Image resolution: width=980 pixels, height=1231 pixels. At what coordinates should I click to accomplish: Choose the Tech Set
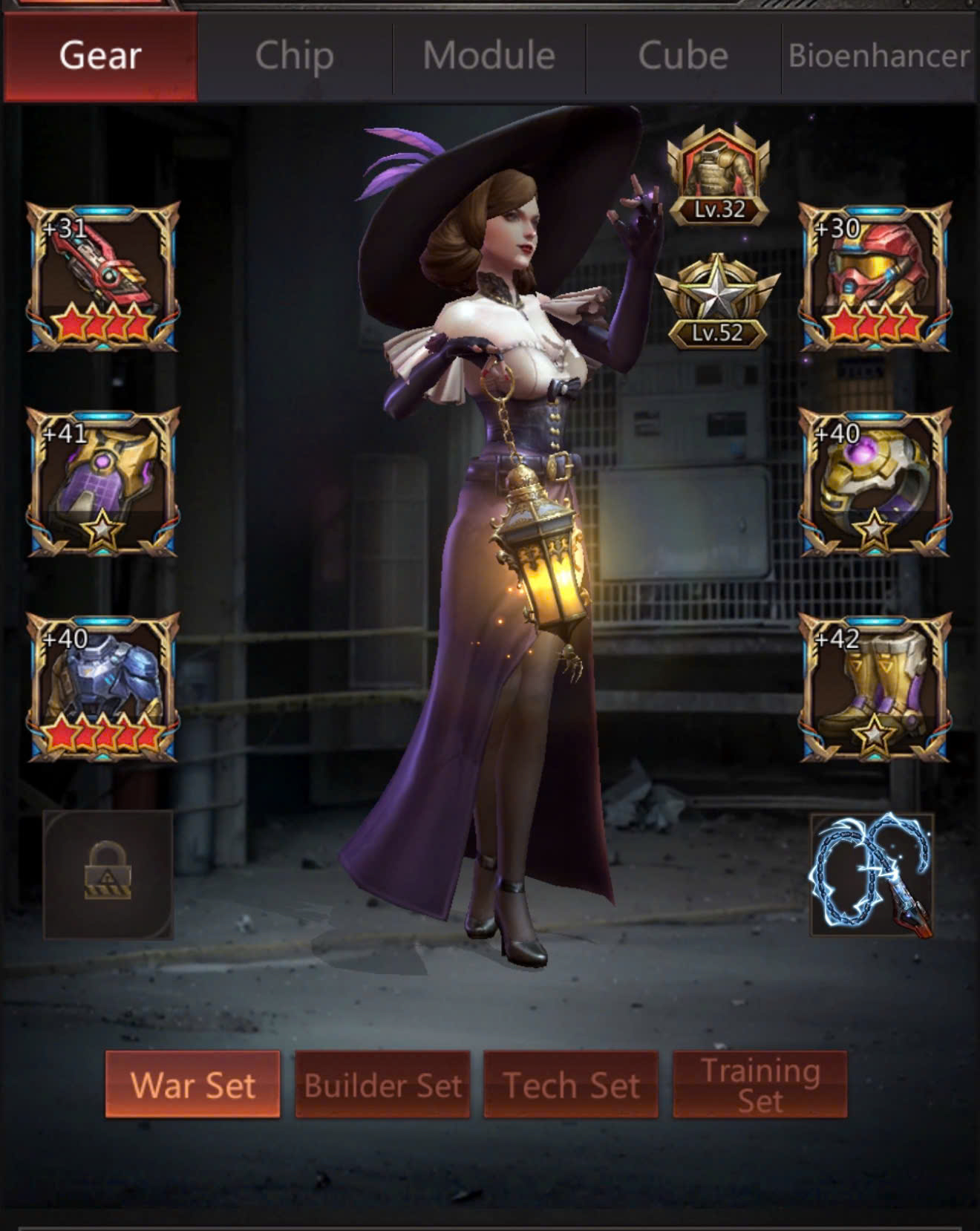[x=571, y=1085]
